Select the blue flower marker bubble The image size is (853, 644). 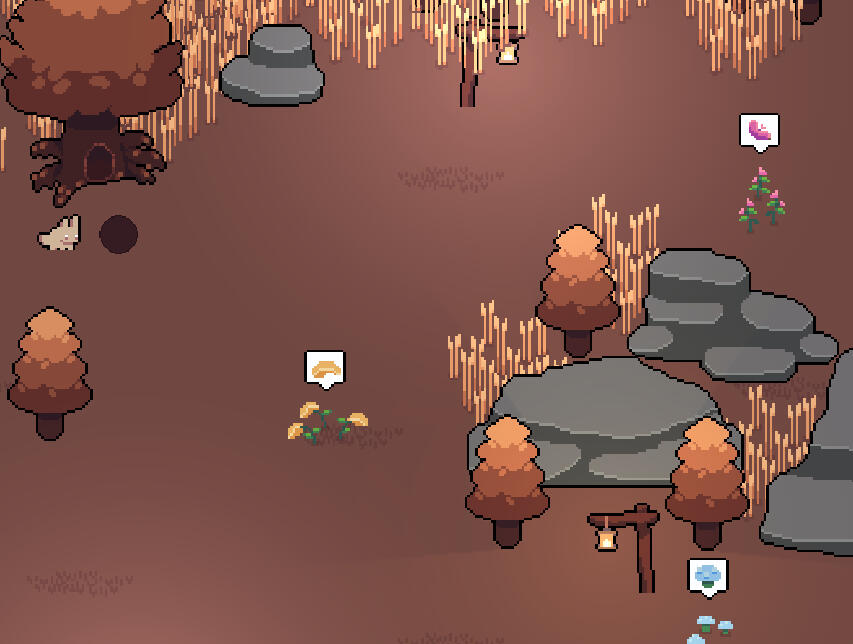click(708, 576)
